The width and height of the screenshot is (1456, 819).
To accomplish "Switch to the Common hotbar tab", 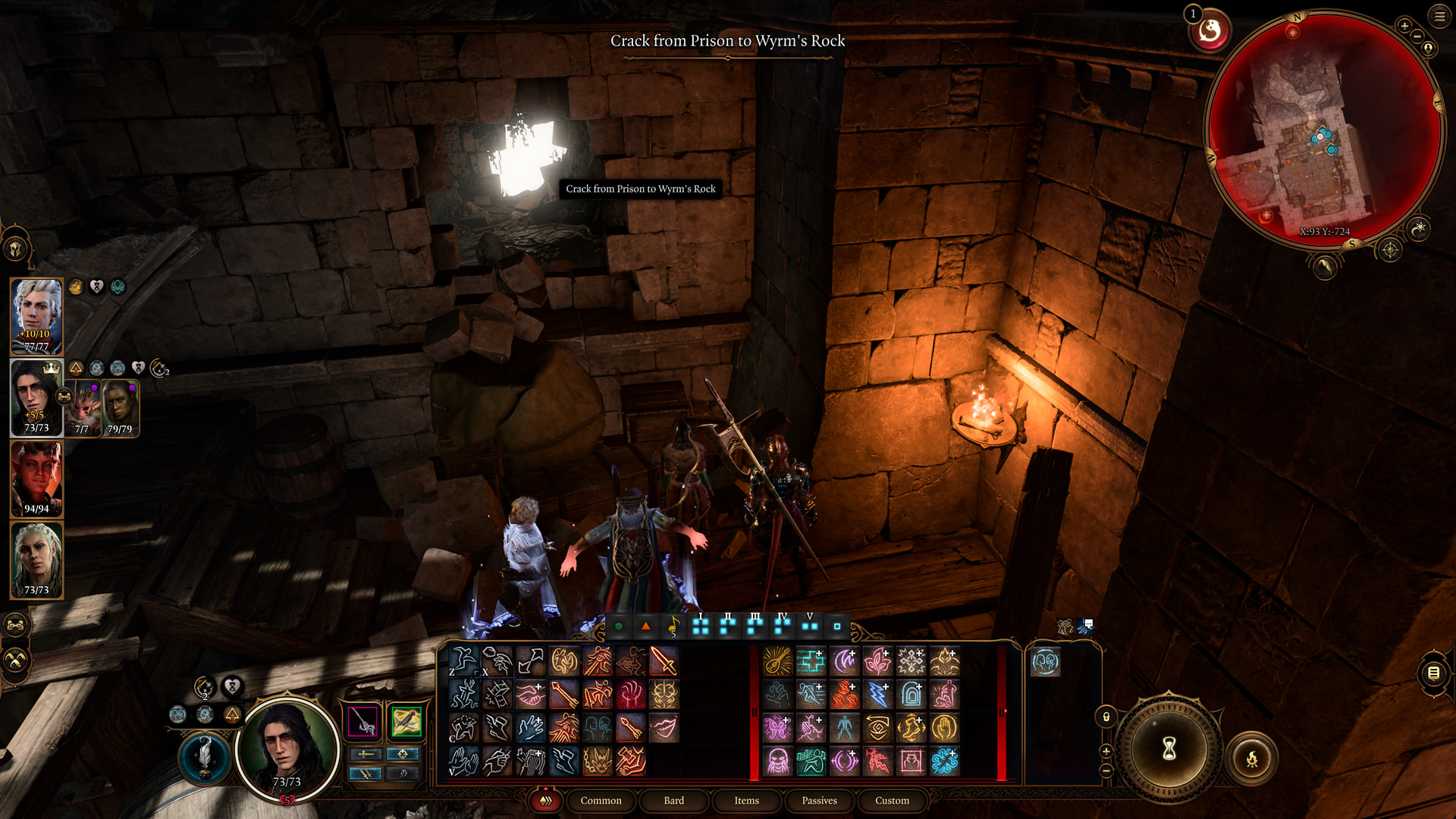I will tap(601, 801).
